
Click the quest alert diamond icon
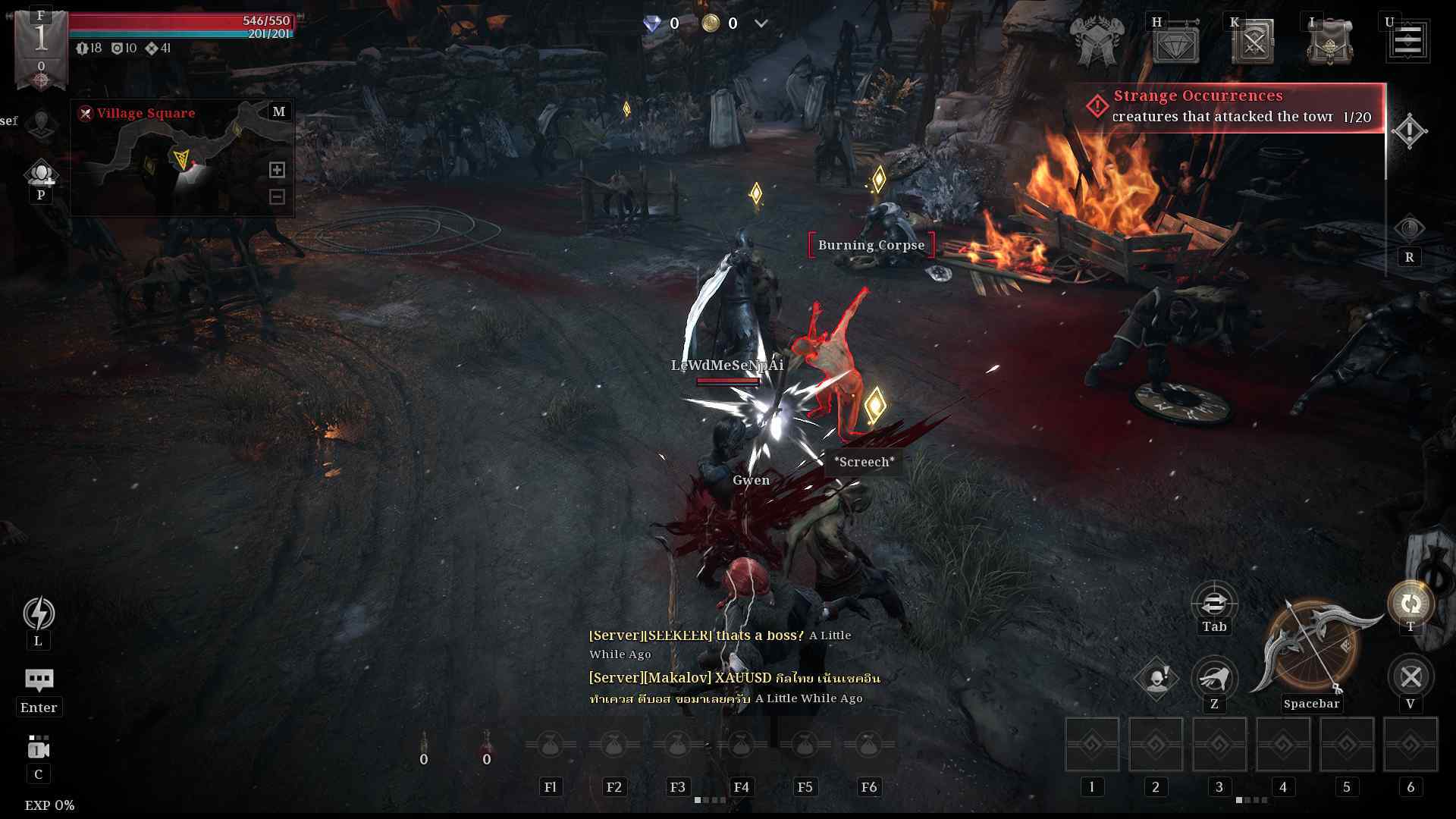coord(1409,131)
